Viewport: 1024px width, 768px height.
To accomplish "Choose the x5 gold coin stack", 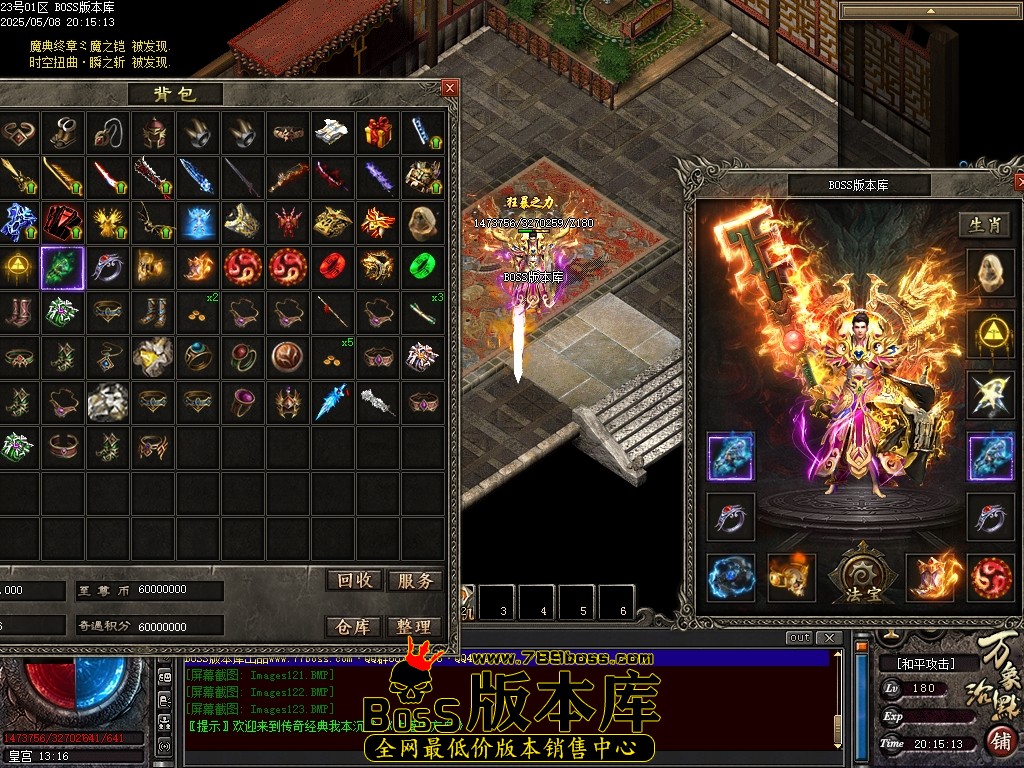I will [x=332, y=357].
